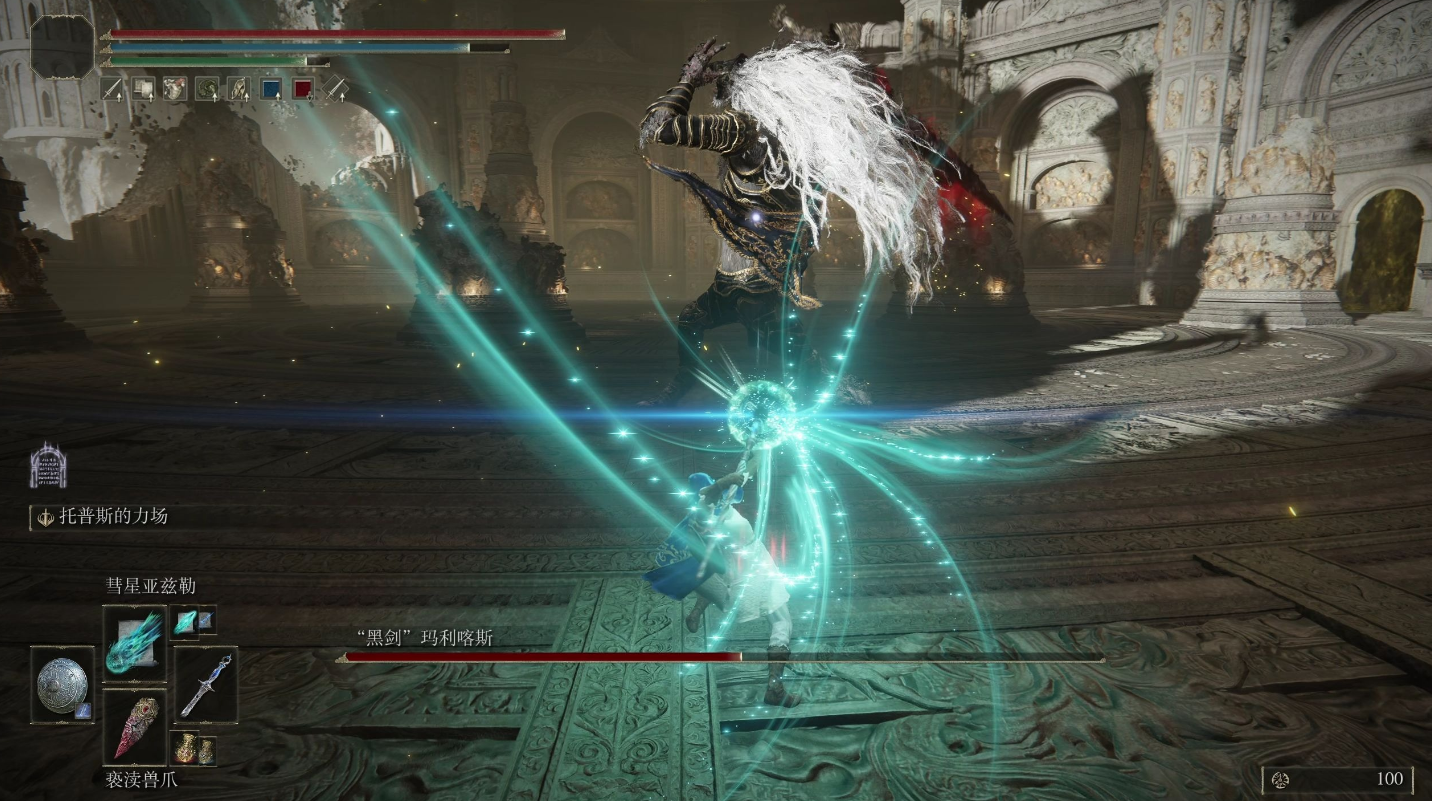The image size is (1432, 801).
Task: Click the diamond-framed sword buff icon
Action: pos(335,89)
